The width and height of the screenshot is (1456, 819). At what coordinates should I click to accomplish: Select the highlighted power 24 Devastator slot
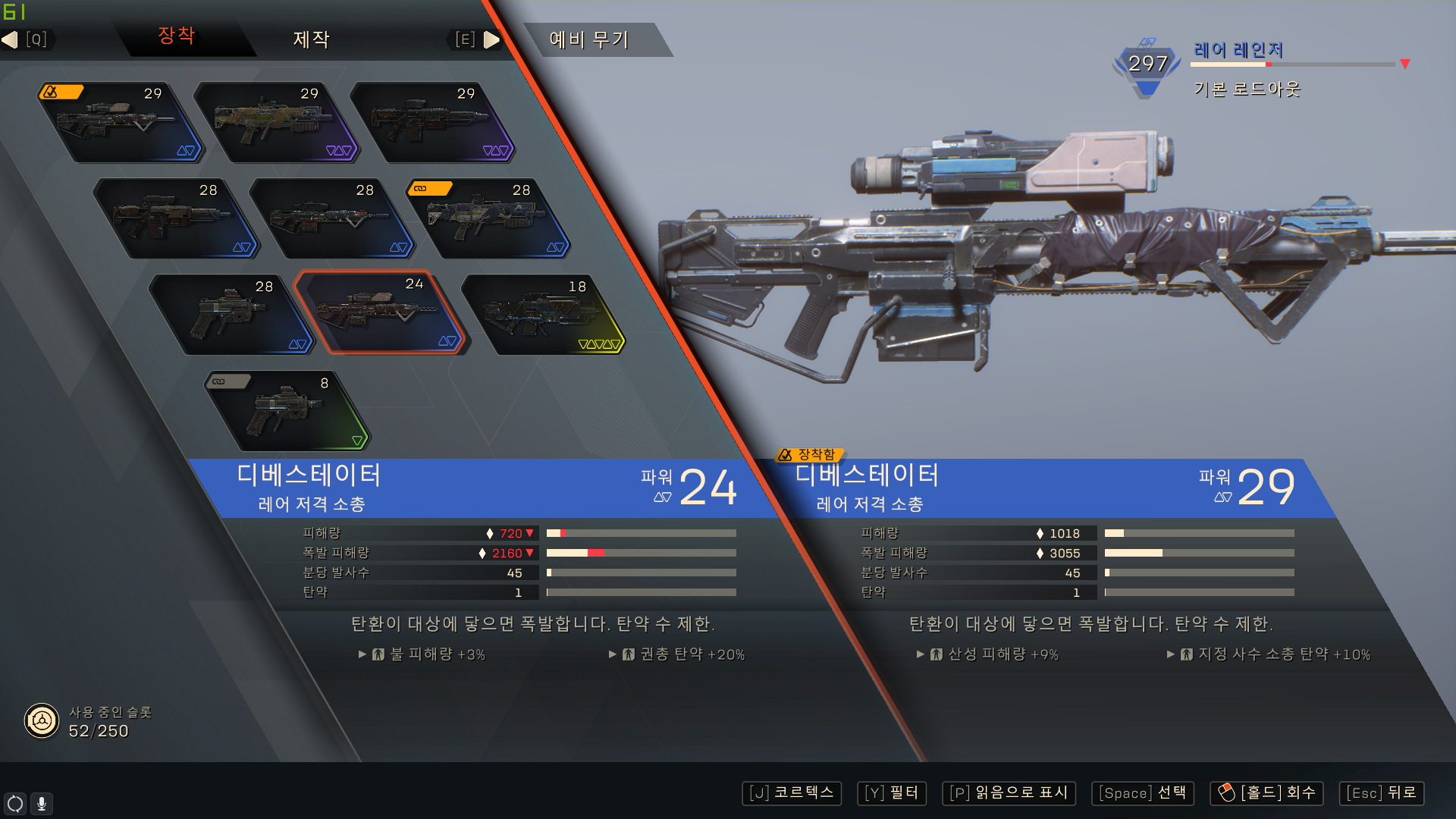pos(379,313)
